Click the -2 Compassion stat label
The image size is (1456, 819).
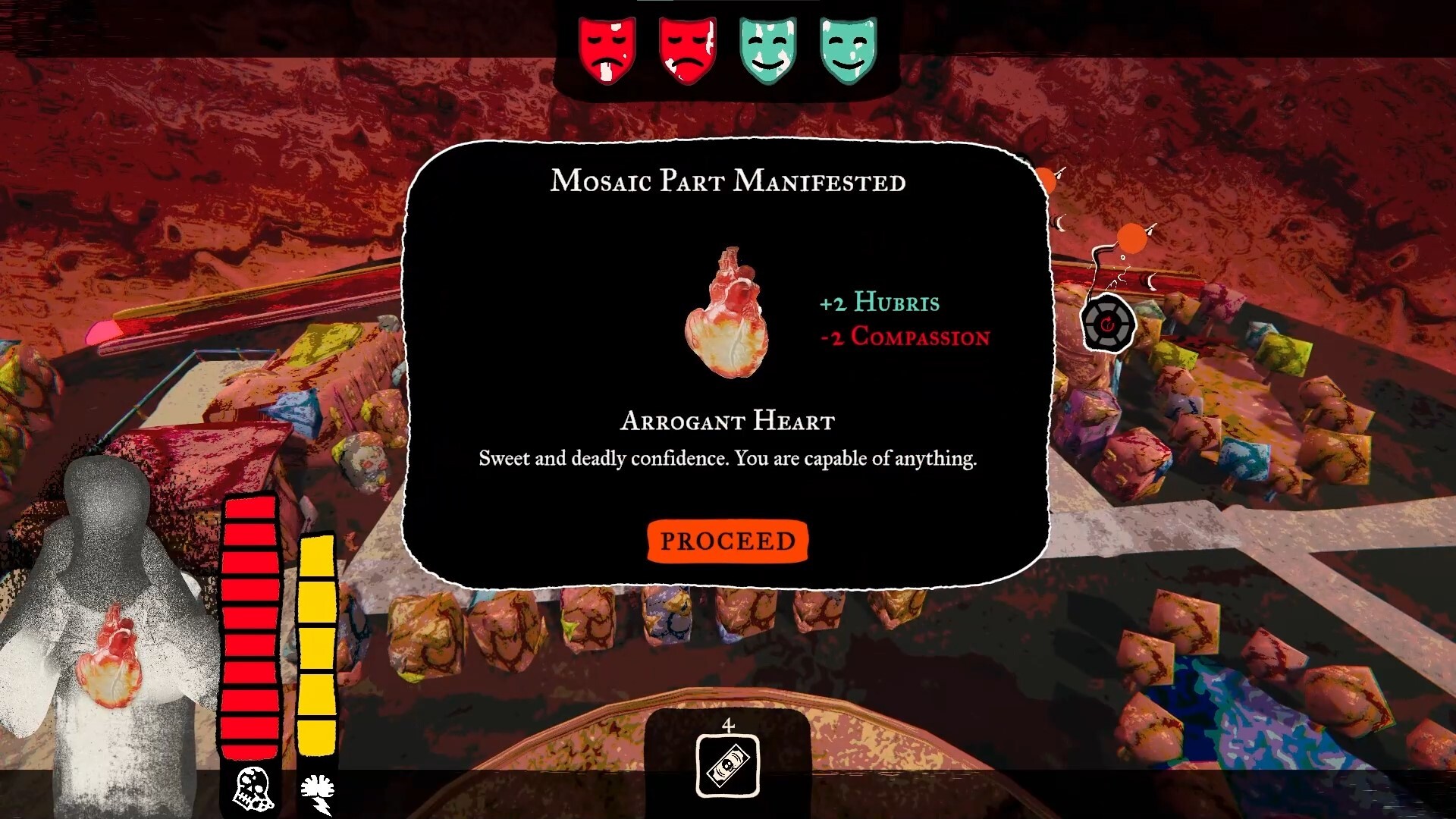point(904,337)
